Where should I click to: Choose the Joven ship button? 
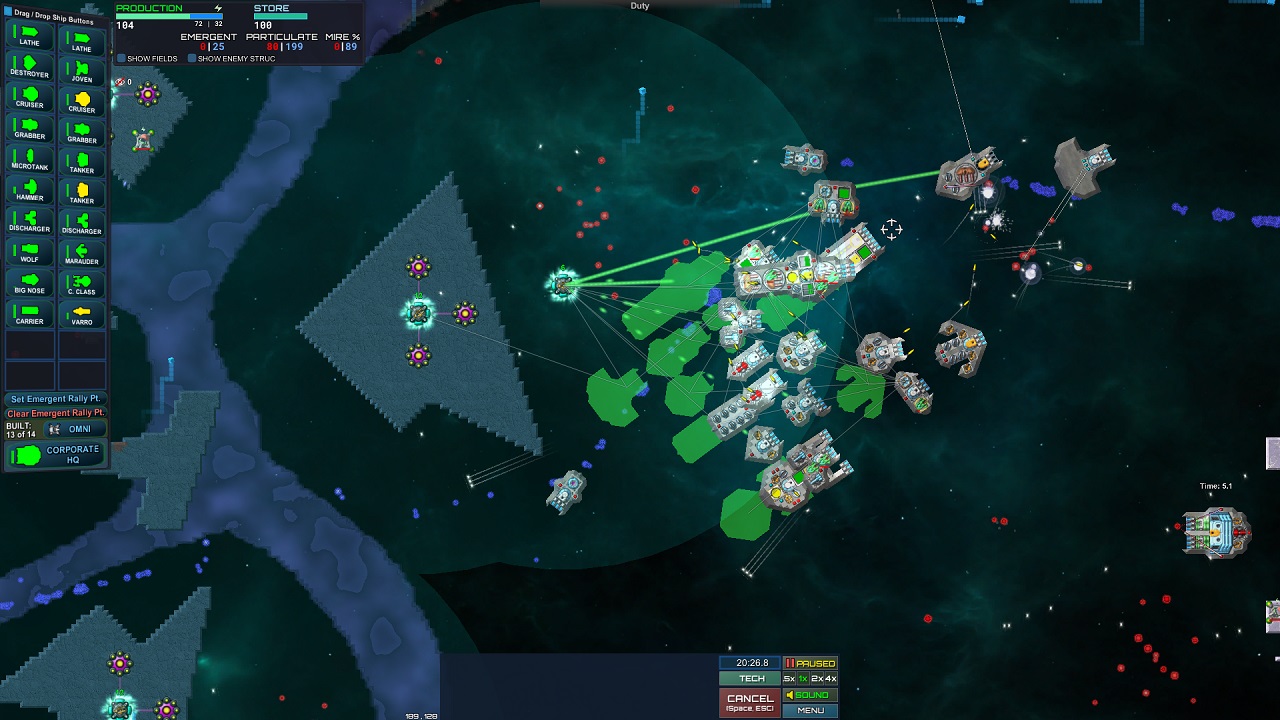(81, 73)
